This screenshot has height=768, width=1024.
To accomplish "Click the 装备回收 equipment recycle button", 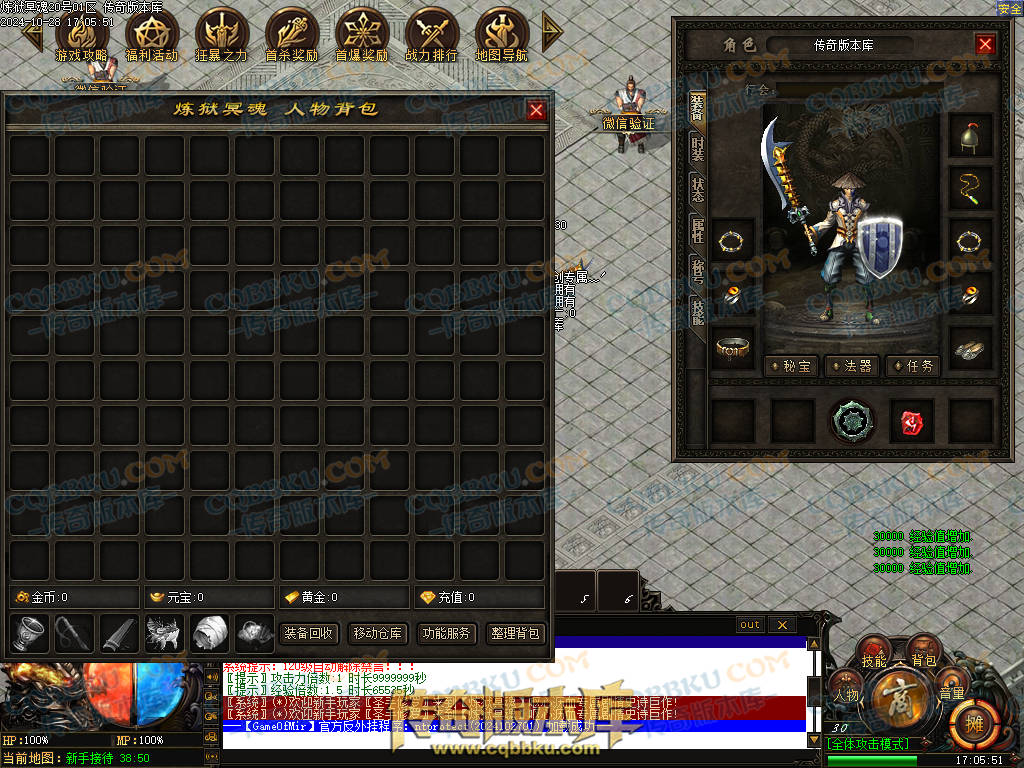I will [309, 633].
